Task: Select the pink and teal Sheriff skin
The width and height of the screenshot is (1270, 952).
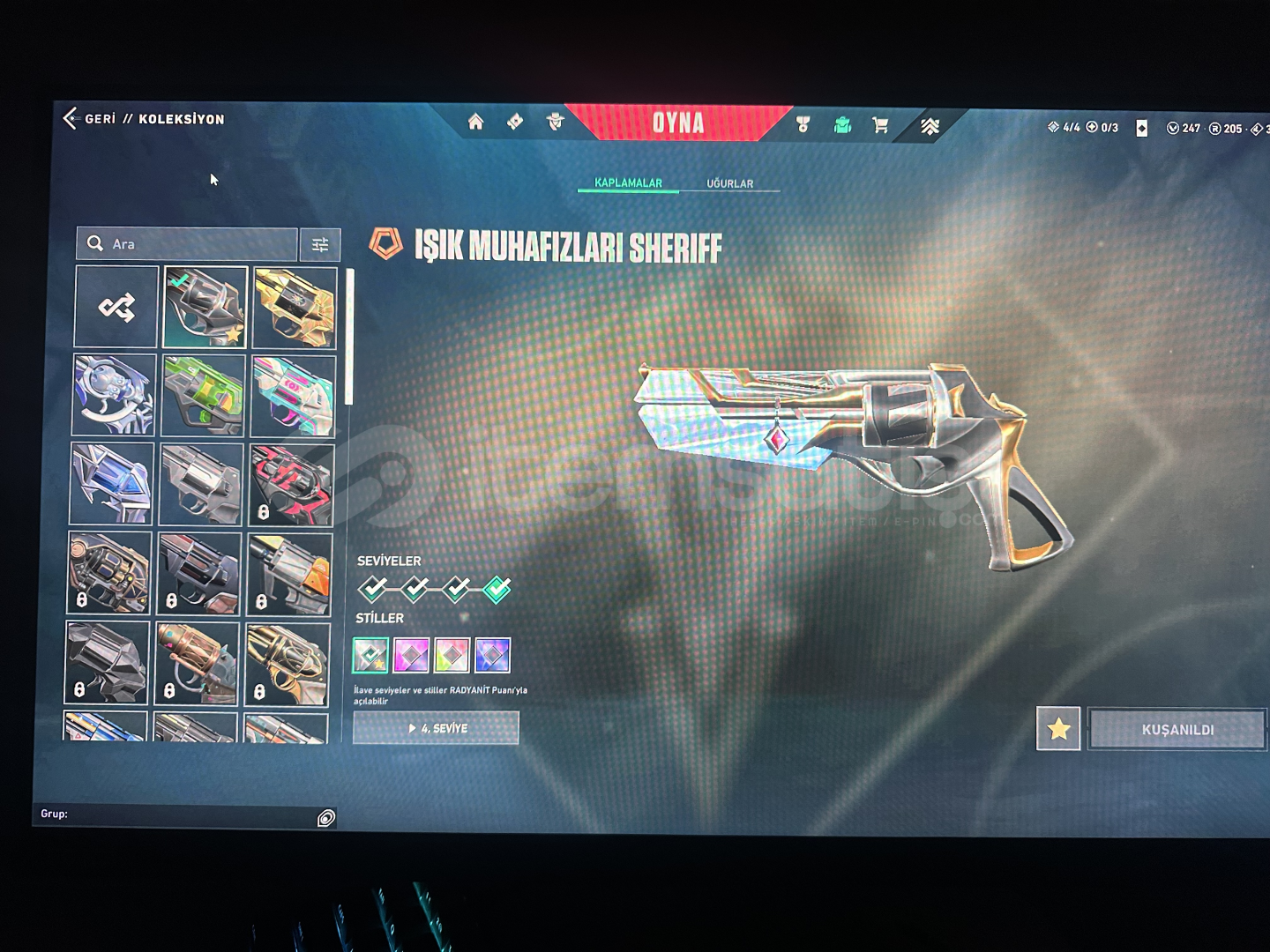Action: pyautogui.click(x=293, y=397)
